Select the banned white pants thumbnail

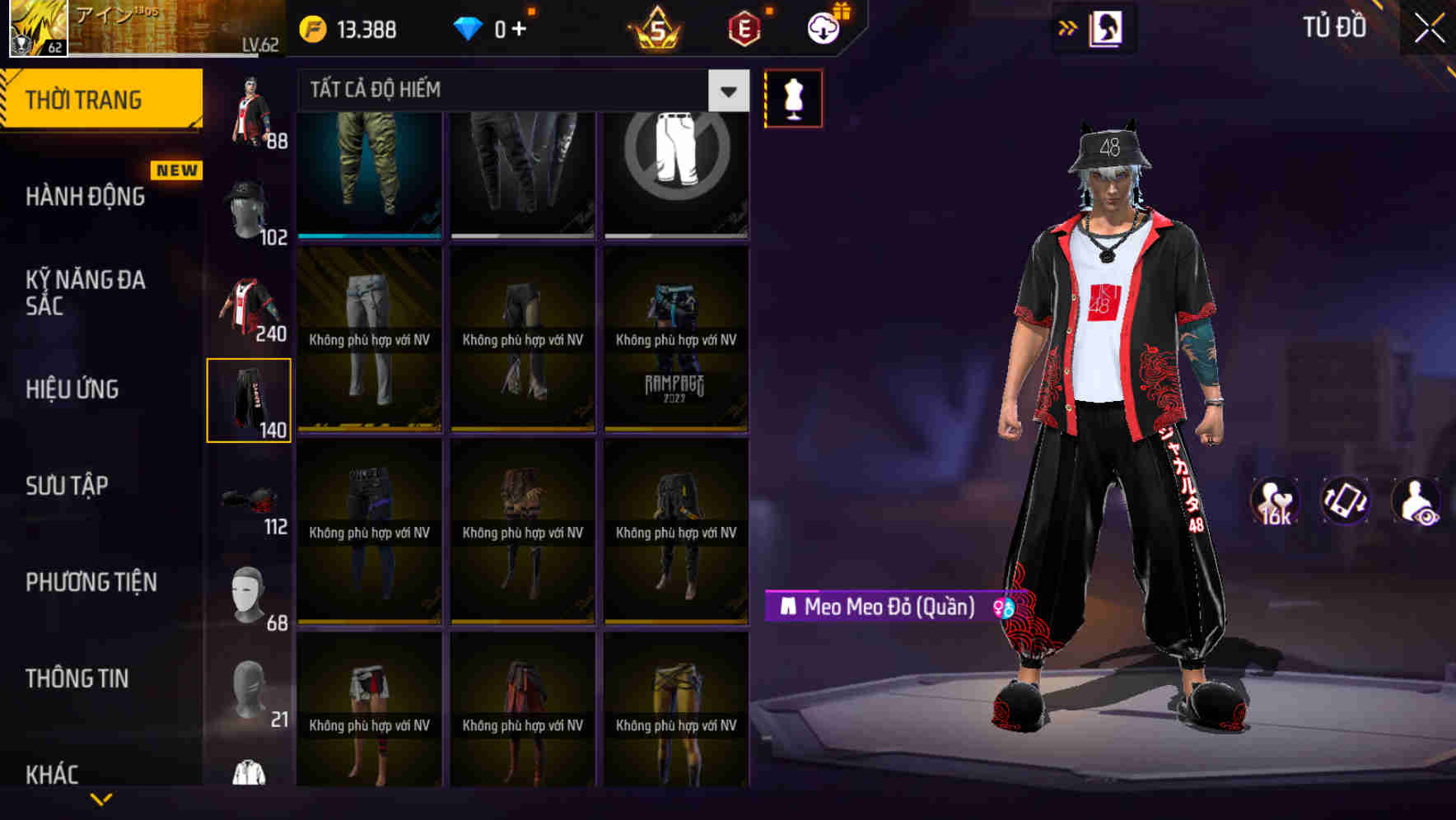(675, 171)
